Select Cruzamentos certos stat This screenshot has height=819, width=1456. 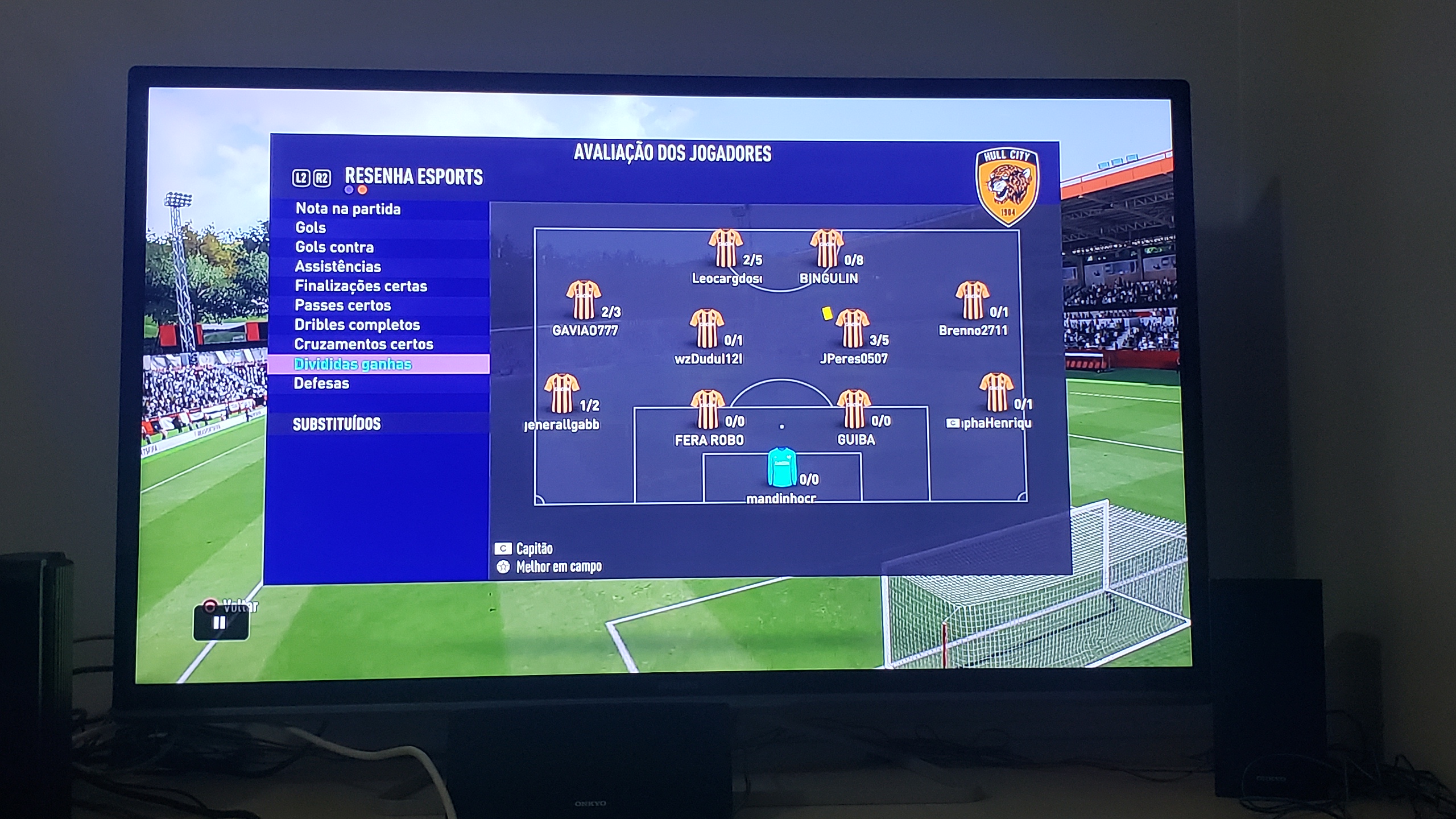point(363,344)
